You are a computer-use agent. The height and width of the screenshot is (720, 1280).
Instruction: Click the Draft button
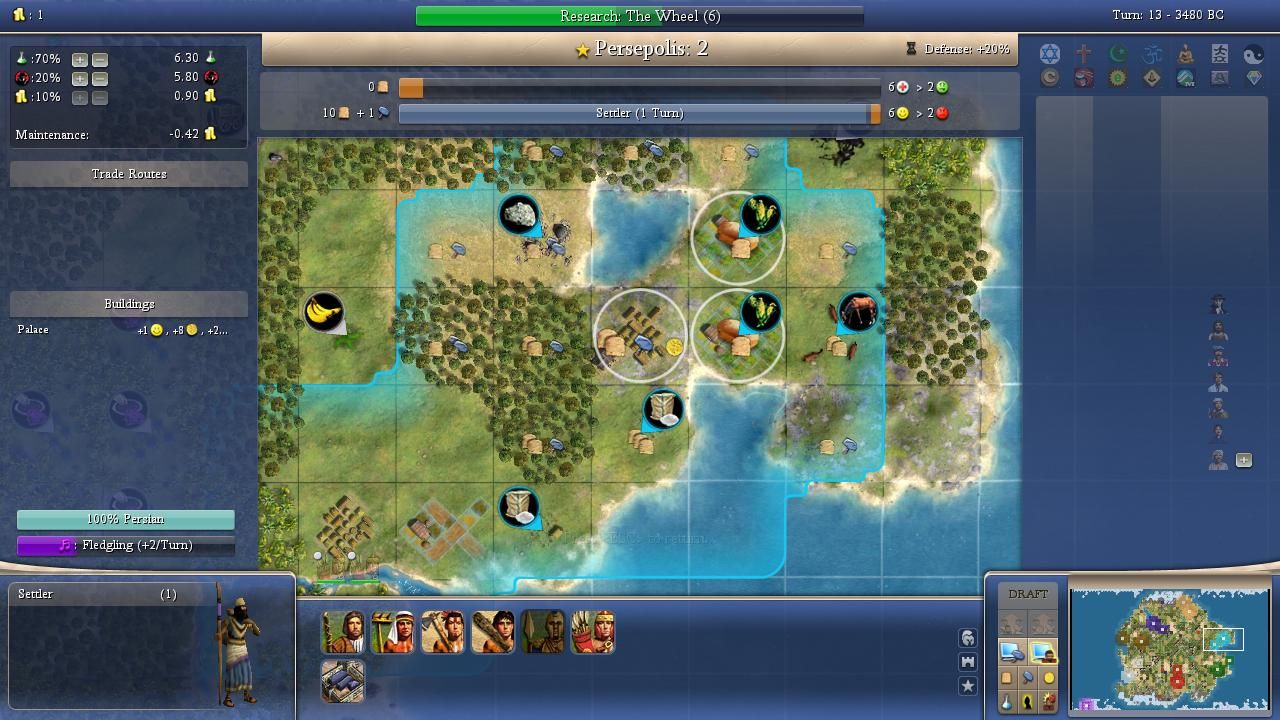[x=1028, y=594]
